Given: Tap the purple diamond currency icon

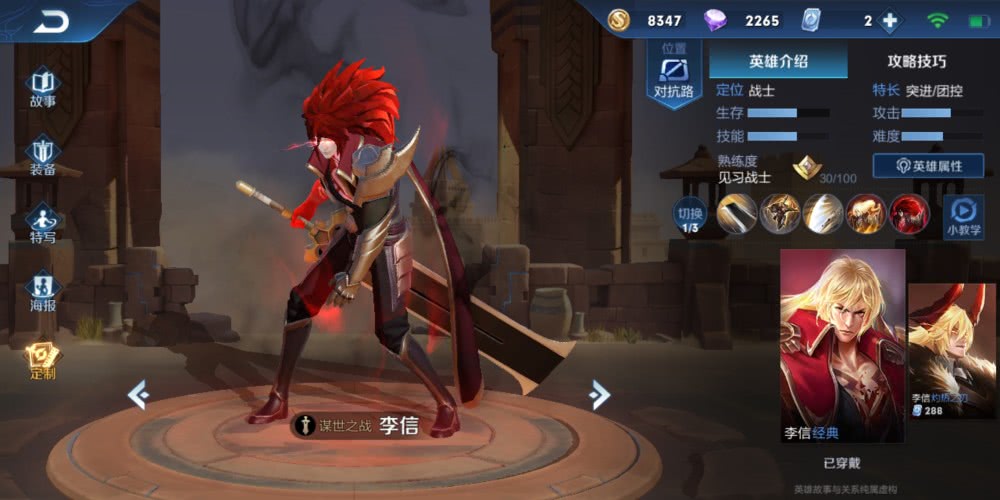Looking at the screenshot, I should pyautogui.click(x=715, y=21).
